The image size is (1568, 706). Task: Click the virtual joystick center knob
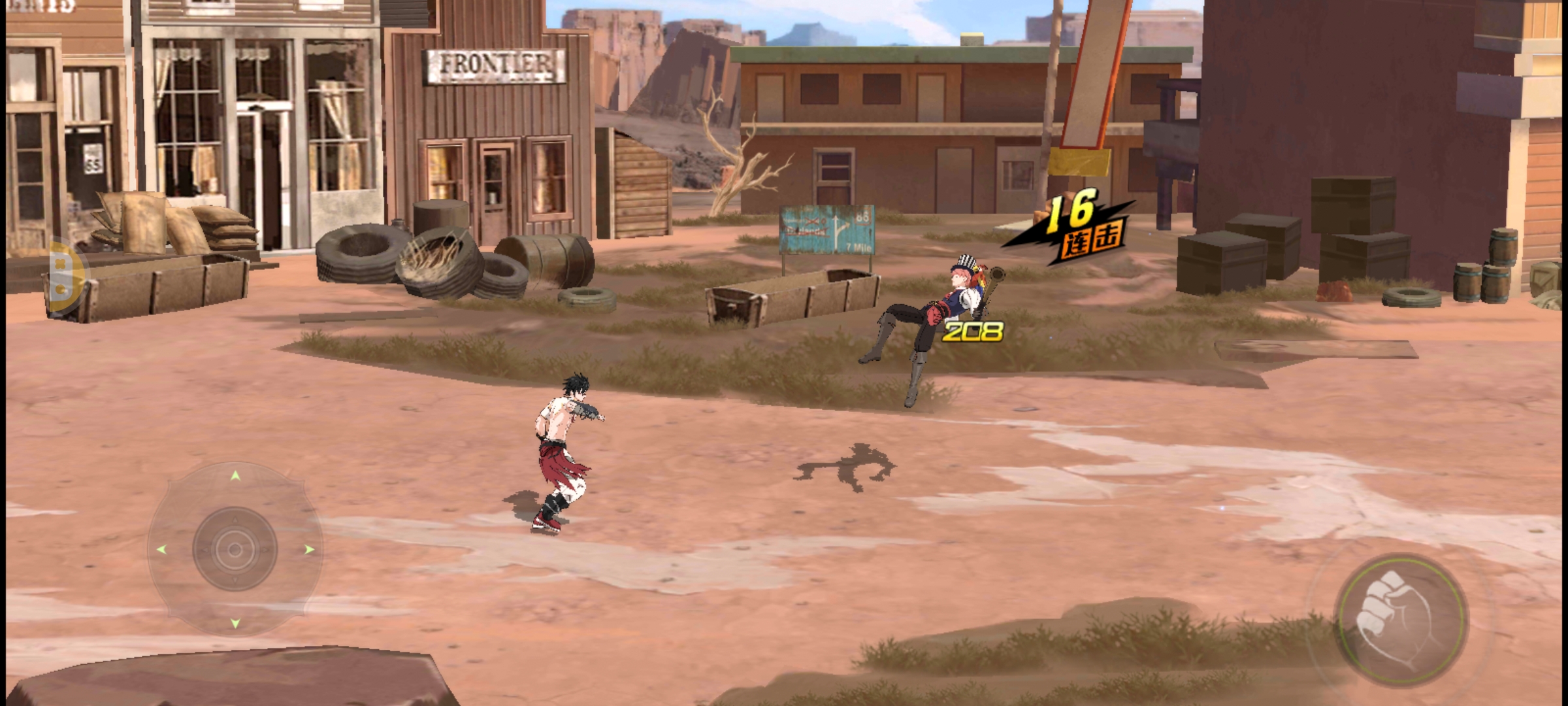click(235, 550)
